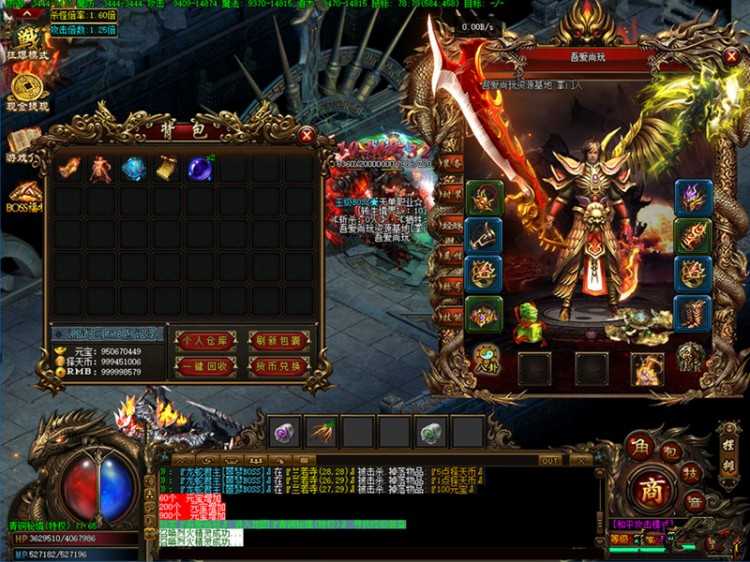Use the purple potion hotbar slot
Image resolution: width=750 pixels, height=562 pixels.
(284, 432)
